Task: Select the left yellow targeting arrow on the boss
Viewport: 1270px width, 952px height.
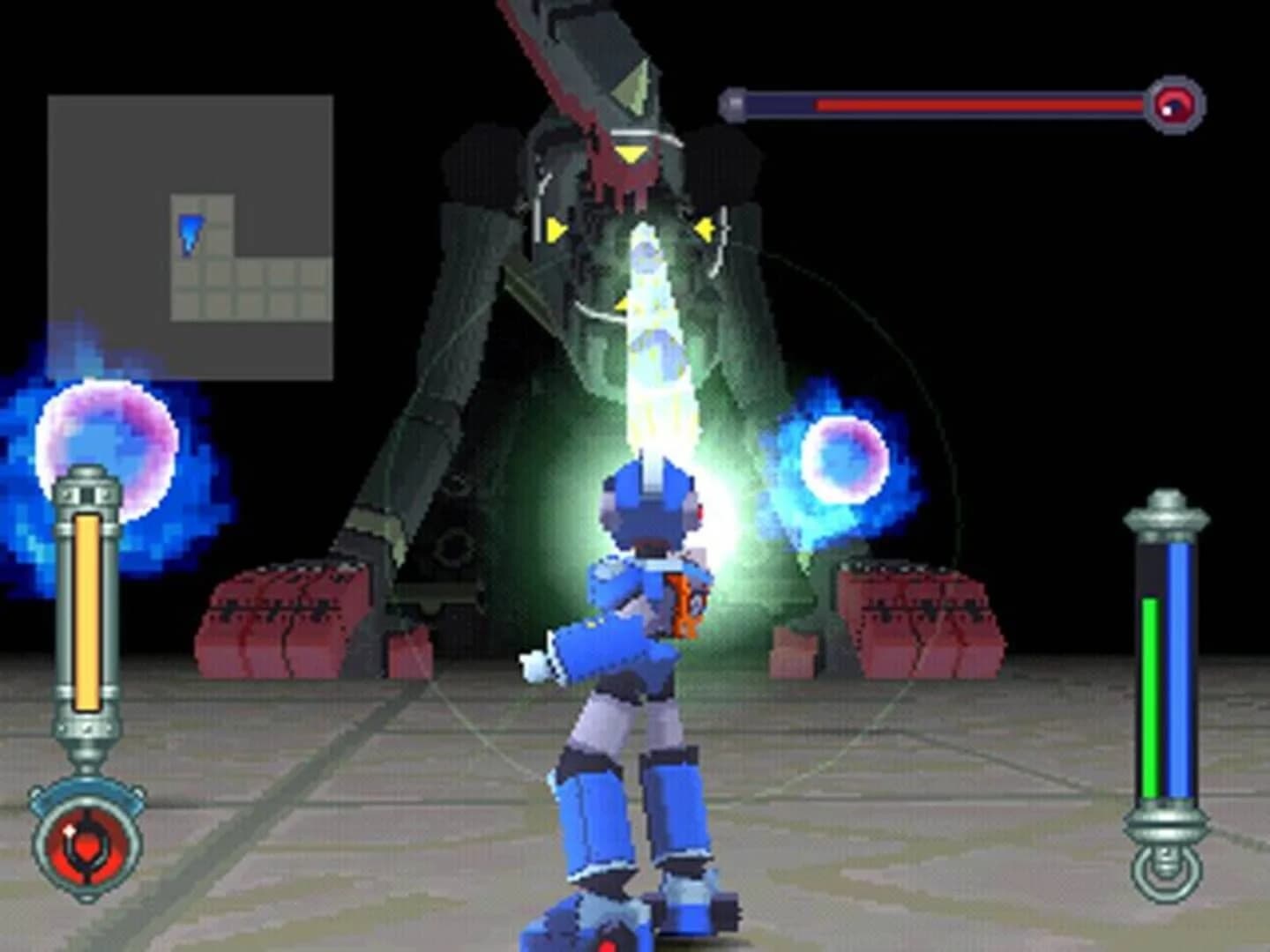Action: click(x=553, y=231)
